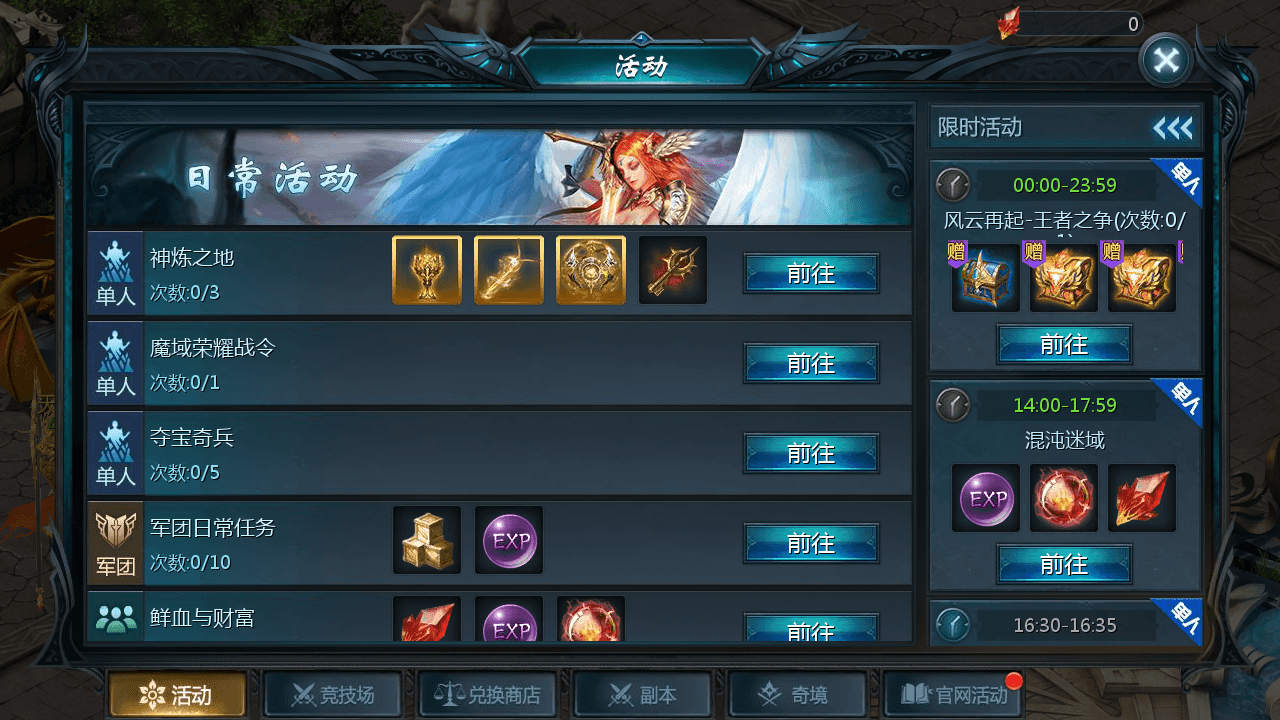
Task: Expand the 16:30-16:35 event entry
Action: 1063,623
